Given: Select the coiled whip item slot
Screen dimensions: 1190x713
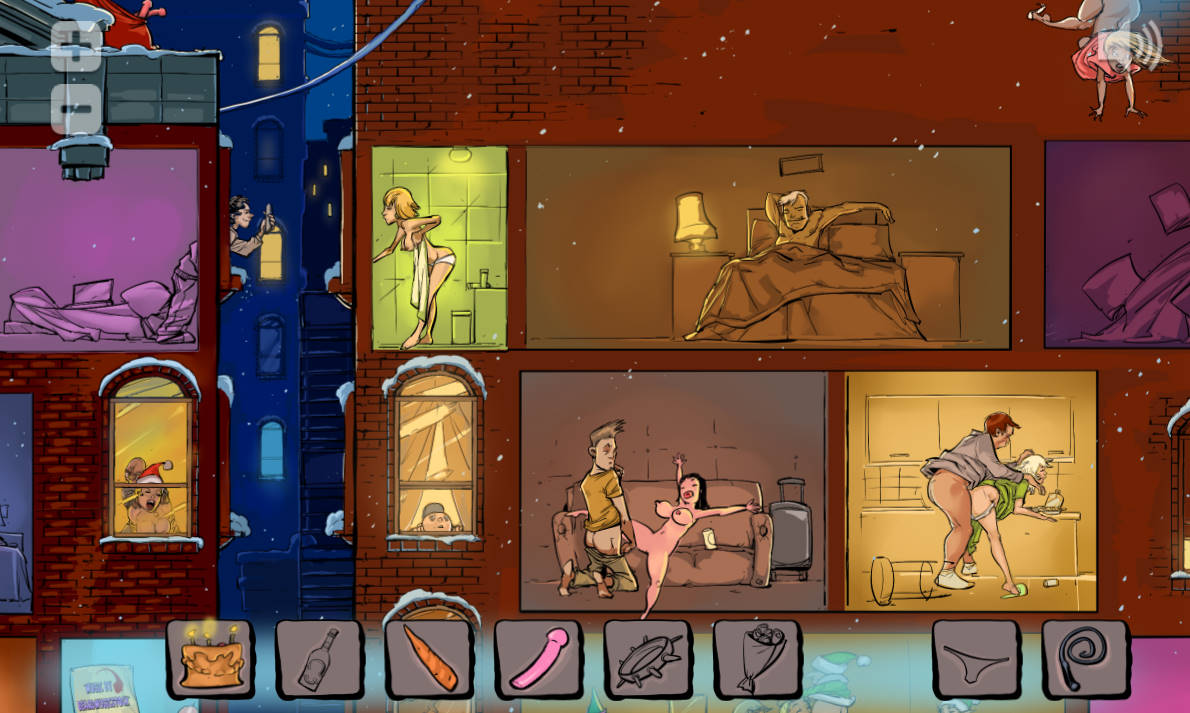Looking at the screenshot, I should pyautogui.click(x=1085, y=657).
